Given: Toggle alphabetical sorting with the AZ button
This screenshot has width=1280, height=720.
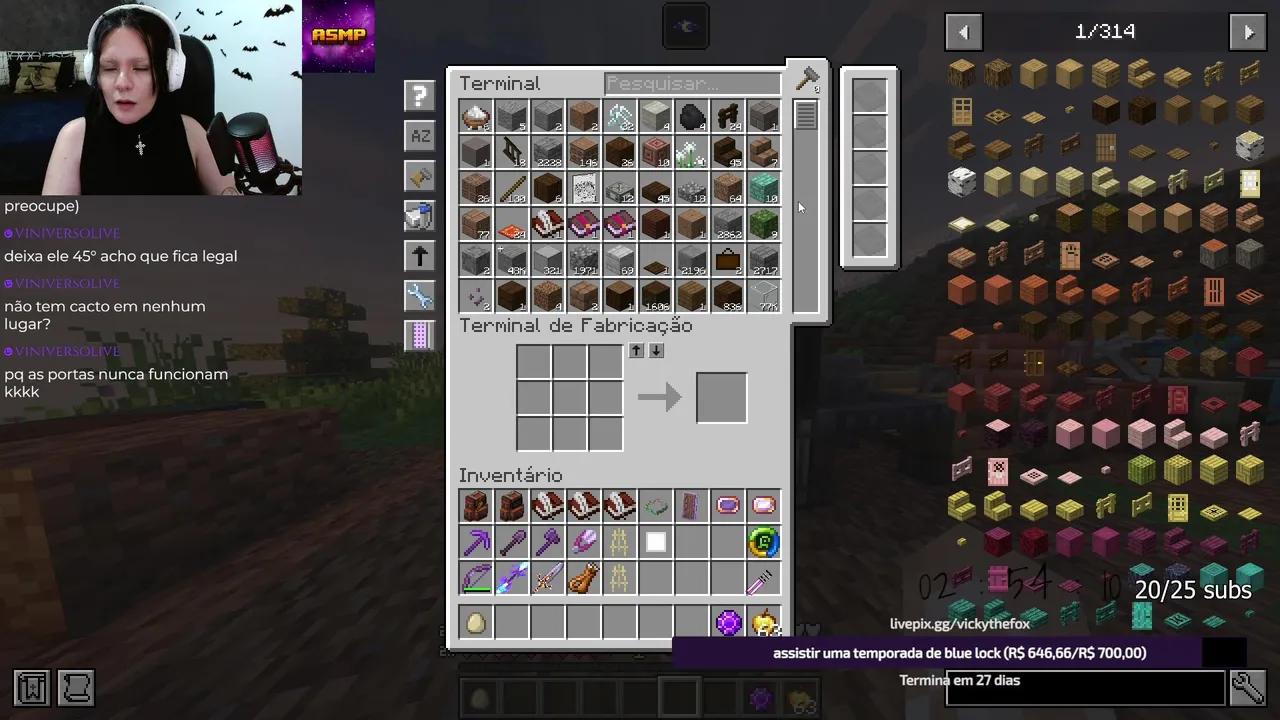Looking at the screenshot, I should point(419,135).
